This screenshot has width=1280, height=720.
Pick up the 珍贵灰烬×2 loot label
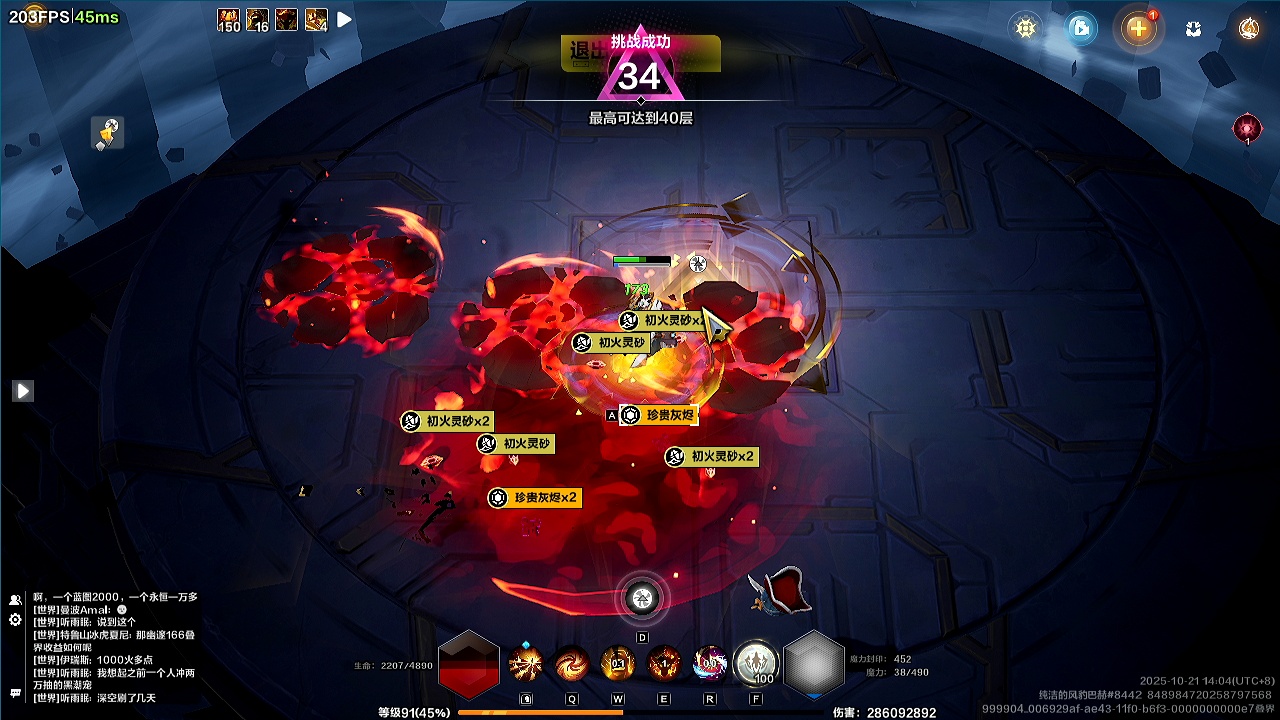(535, 498)
